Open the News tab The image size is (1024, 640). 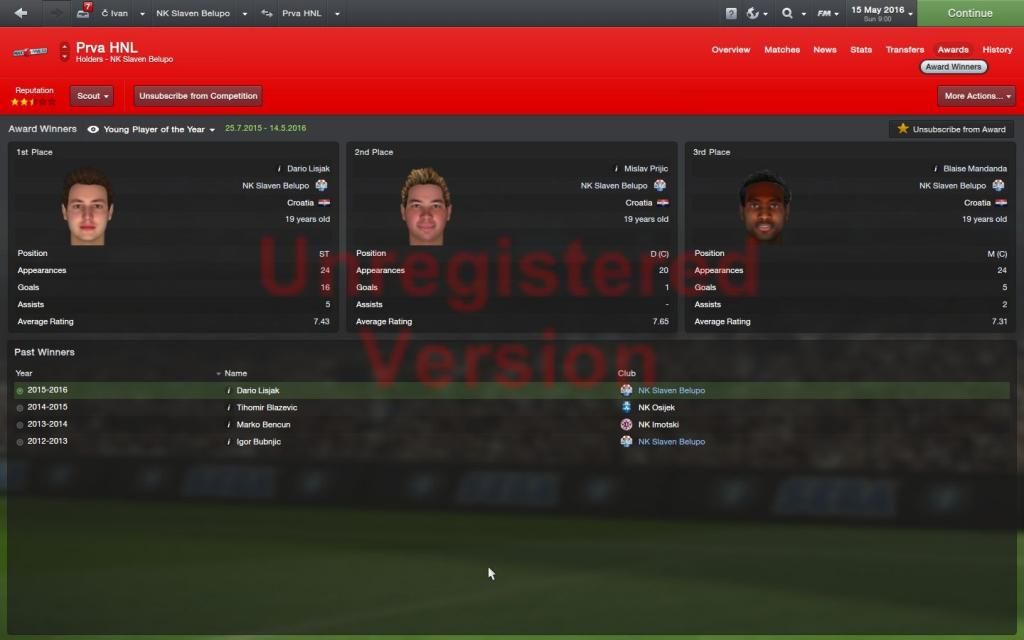pos(825,49)
